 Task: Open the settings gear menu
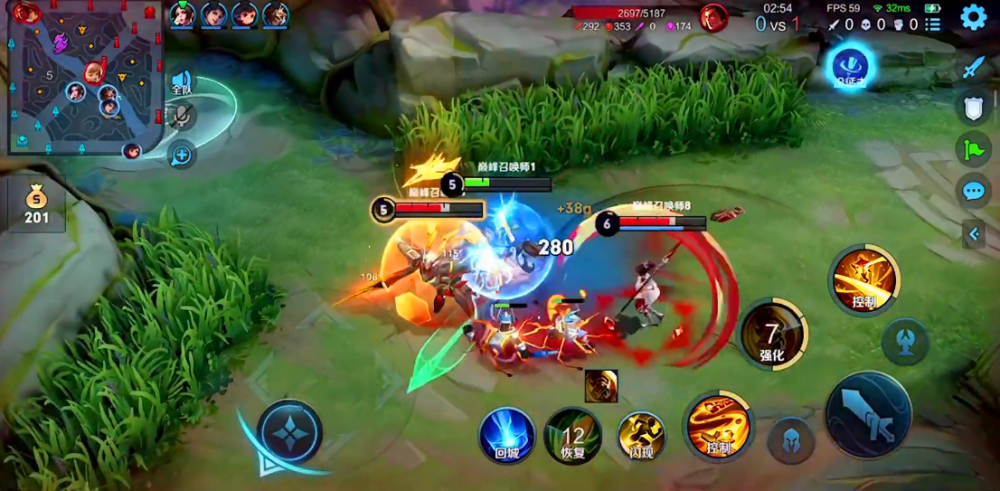click(973, 17)
